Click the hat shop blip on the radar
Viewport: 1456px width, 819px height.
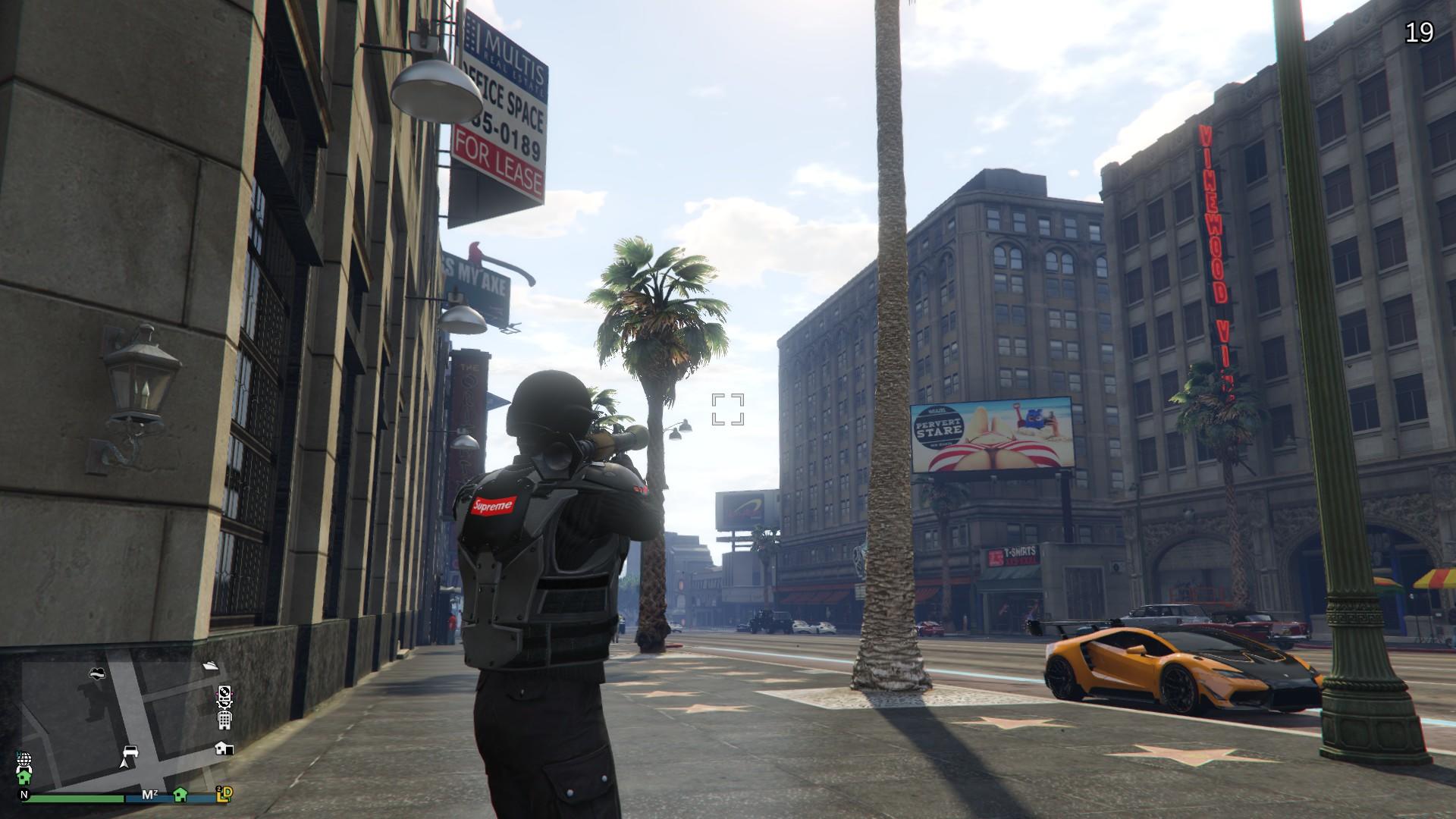(x=97, y=673)
